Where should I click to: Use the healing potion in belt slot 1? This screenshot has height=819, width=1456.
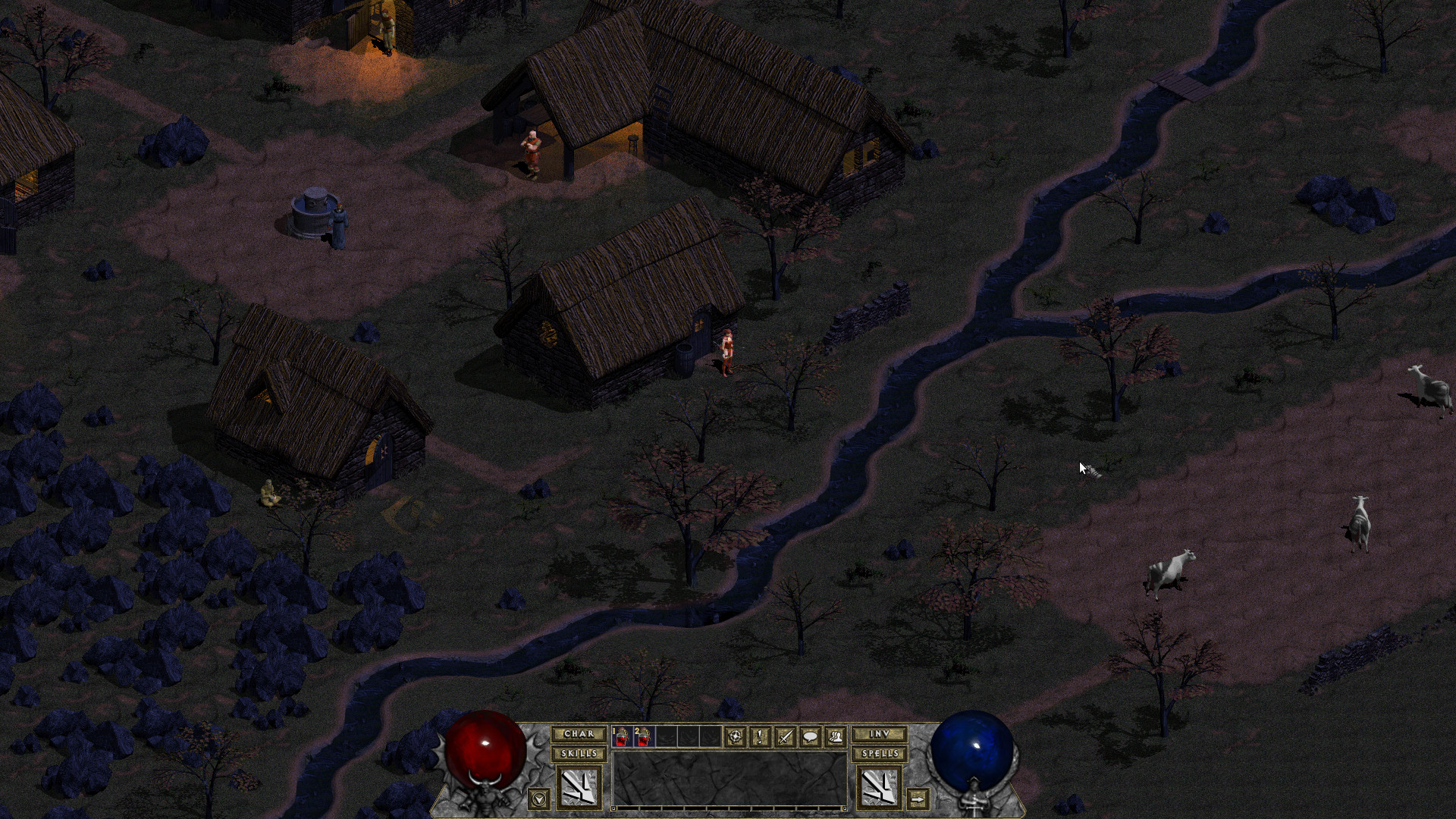click(x=623, y=736)
